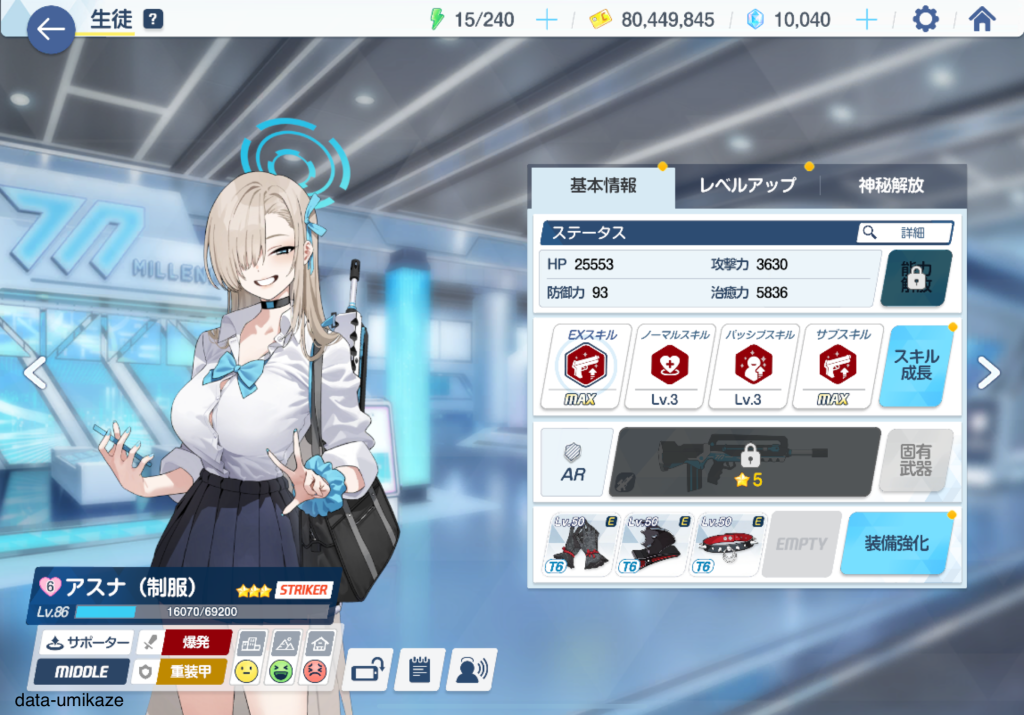
Task: Open the 生徒 help question mark
Action: pyautogui.click(x=153, y=19)
